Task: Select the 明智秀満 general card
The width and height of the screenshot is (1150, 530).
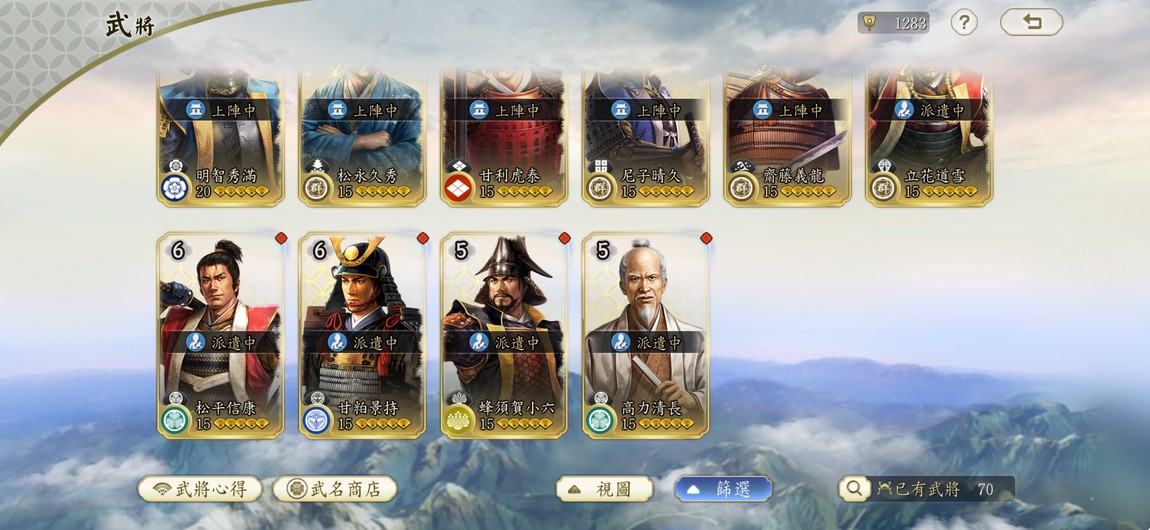Action: (220, 138)
